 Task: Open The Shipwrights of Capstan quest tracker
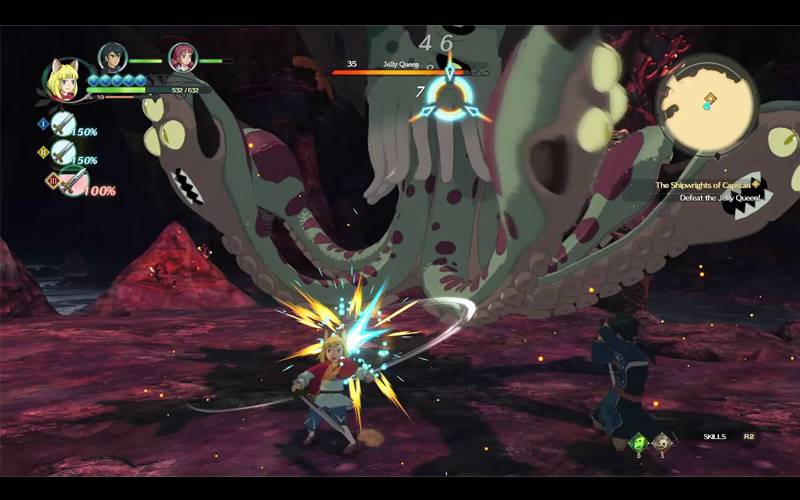[x=707, y=185]
